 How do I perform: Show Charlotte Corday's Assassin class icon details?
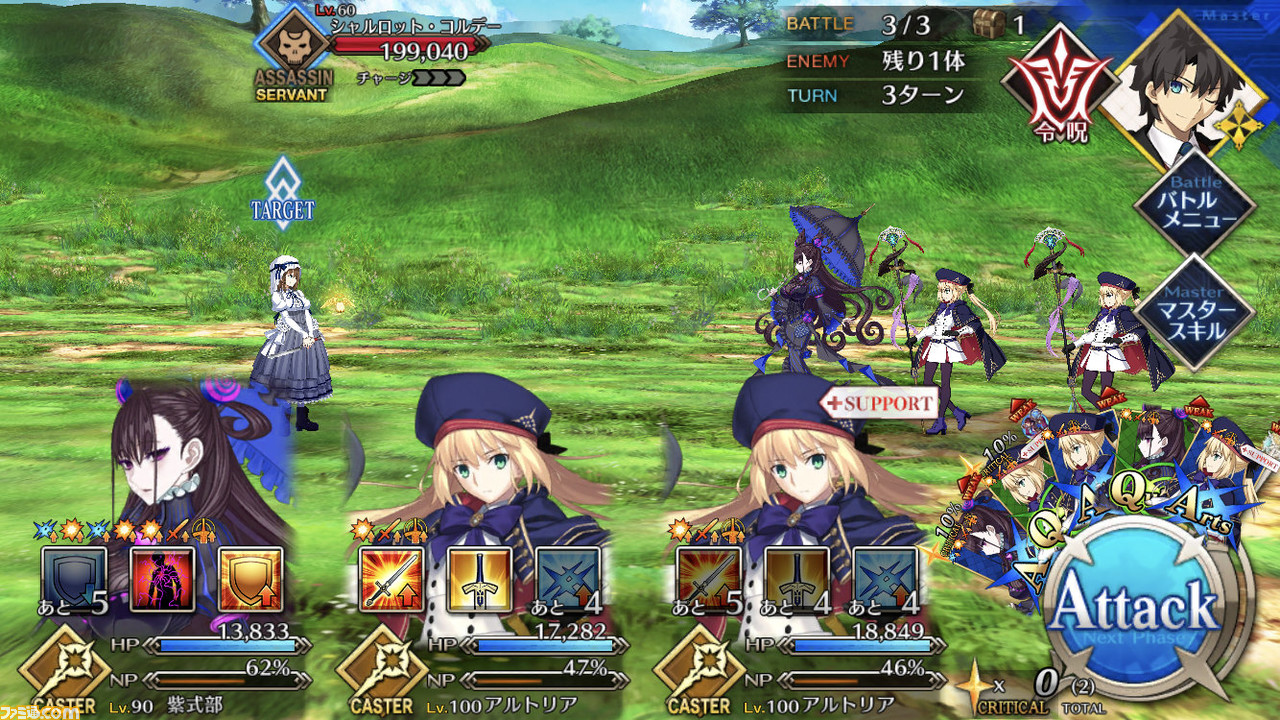point(291,52)
